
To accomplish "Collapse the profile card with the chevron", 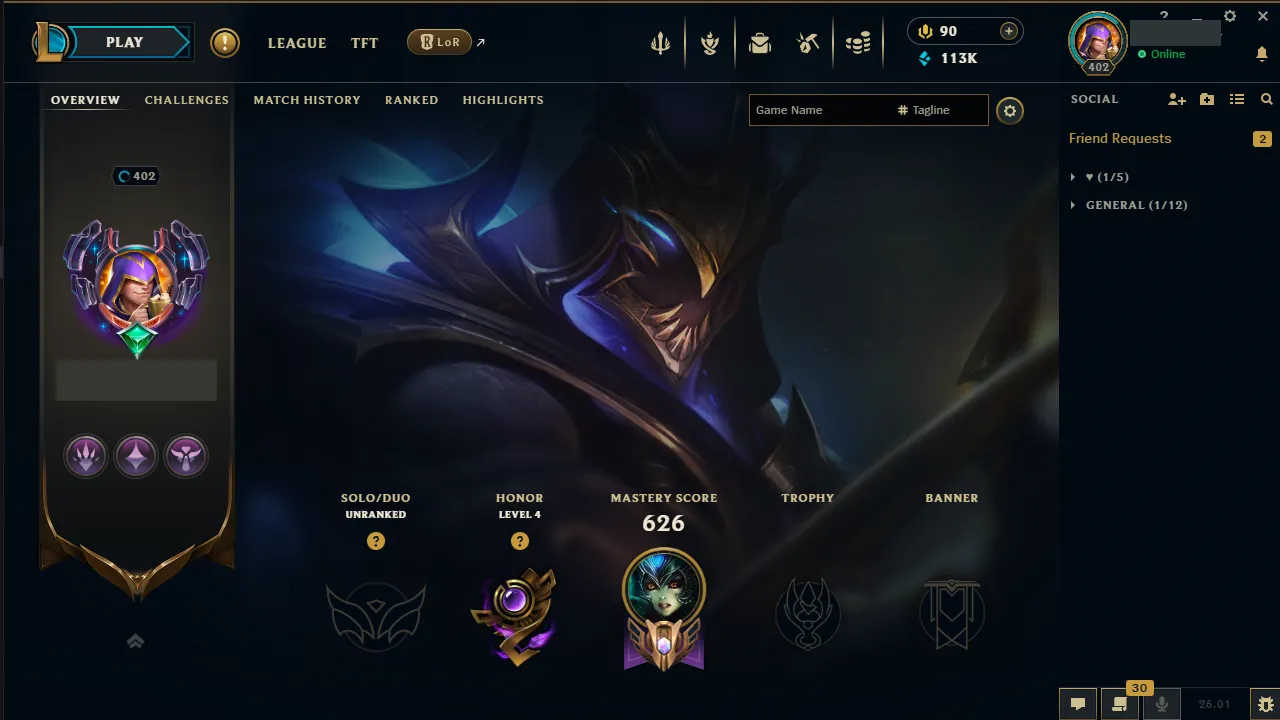I will [135, 641].
